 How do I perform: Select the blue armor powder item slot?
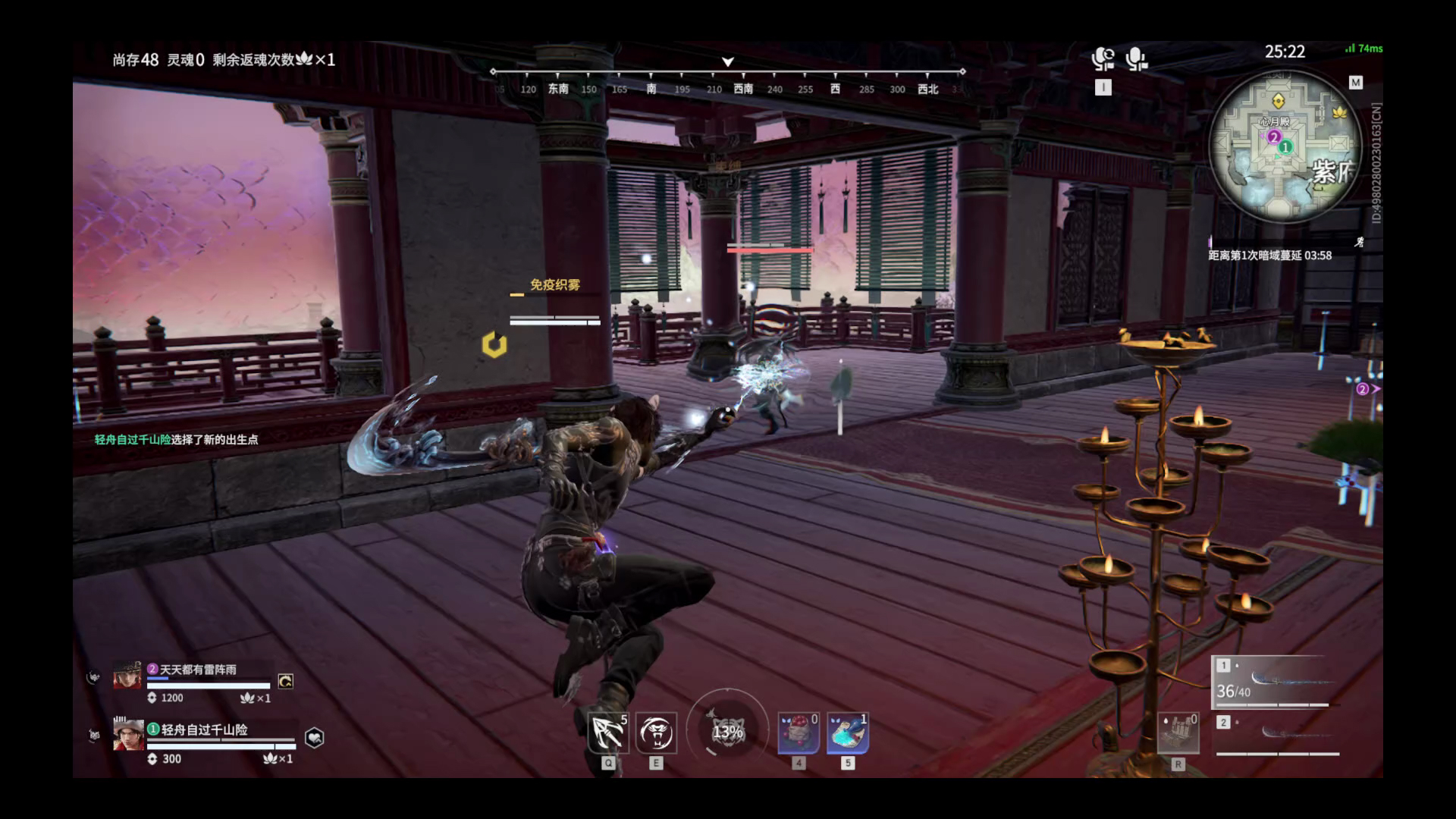[847, 733]
